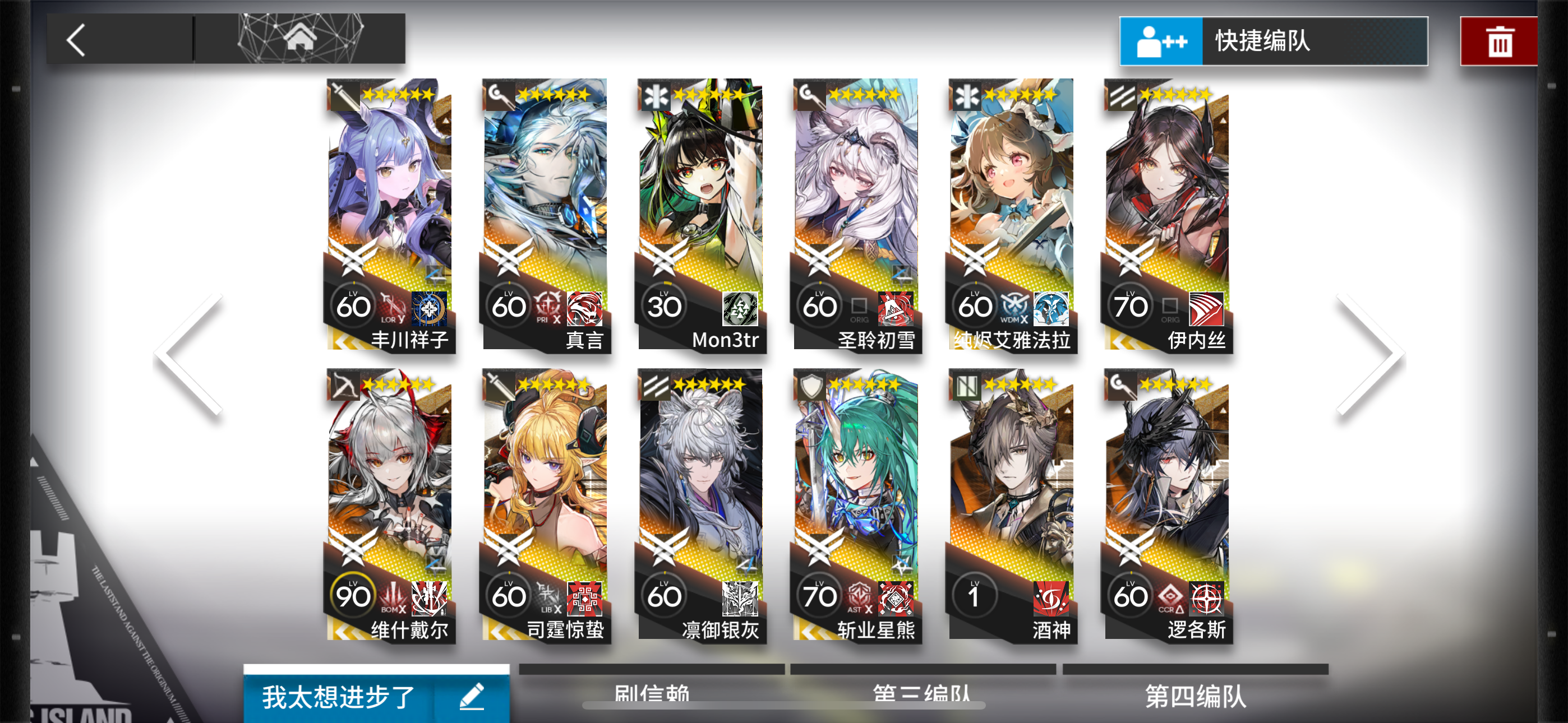Click the home icon in top bar

(299, 38)
